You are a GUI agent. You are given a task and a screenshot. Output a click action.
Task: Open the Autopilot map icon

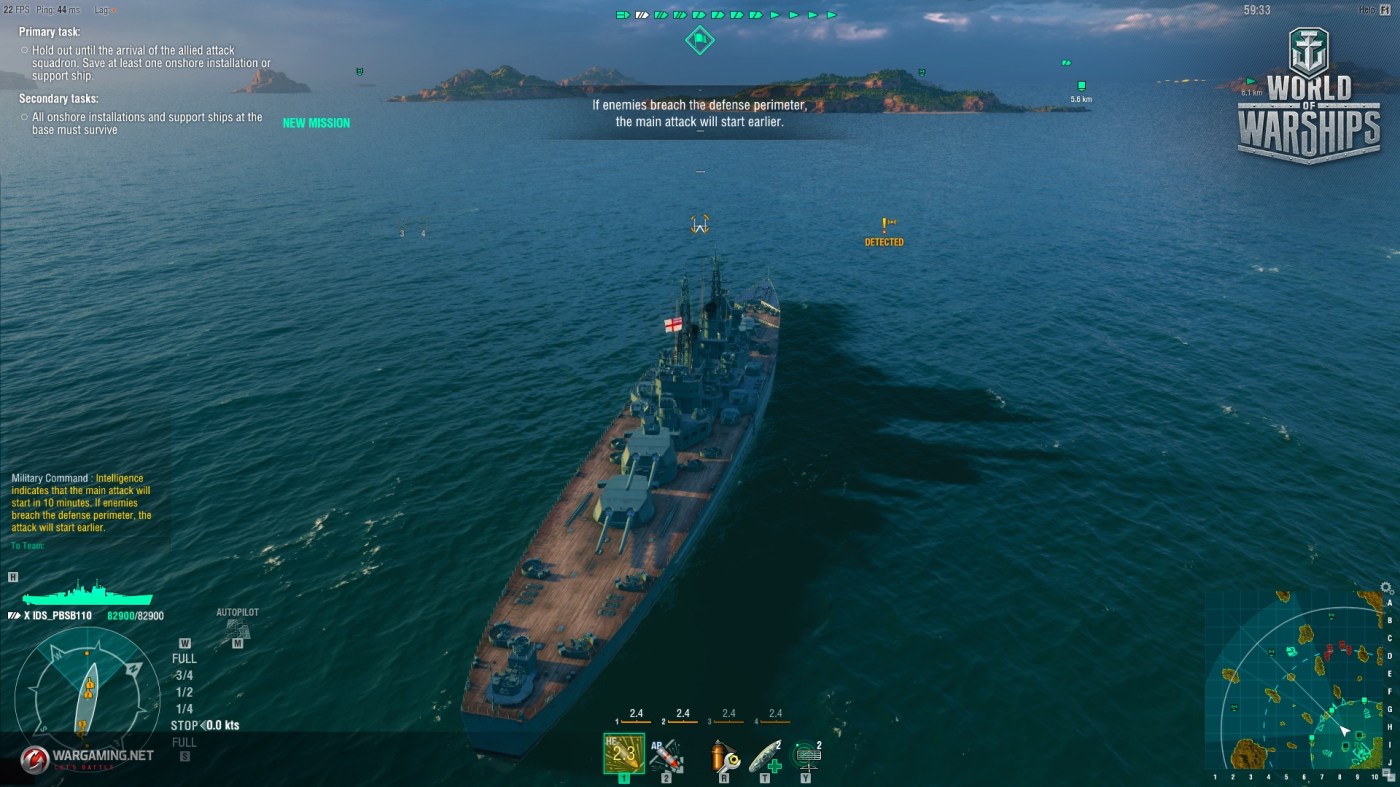point(237,629)
